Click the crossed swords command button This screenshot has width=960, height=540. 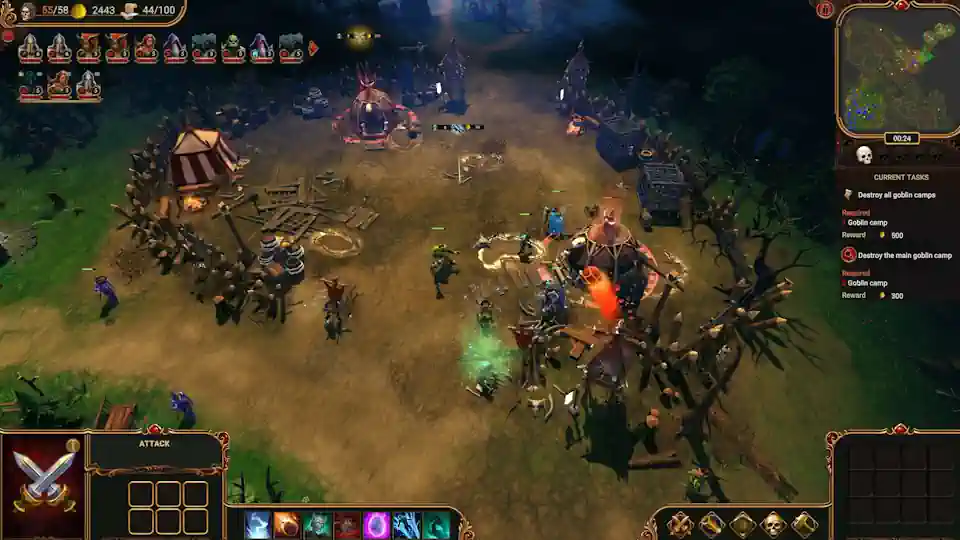[x=680, y=523]
